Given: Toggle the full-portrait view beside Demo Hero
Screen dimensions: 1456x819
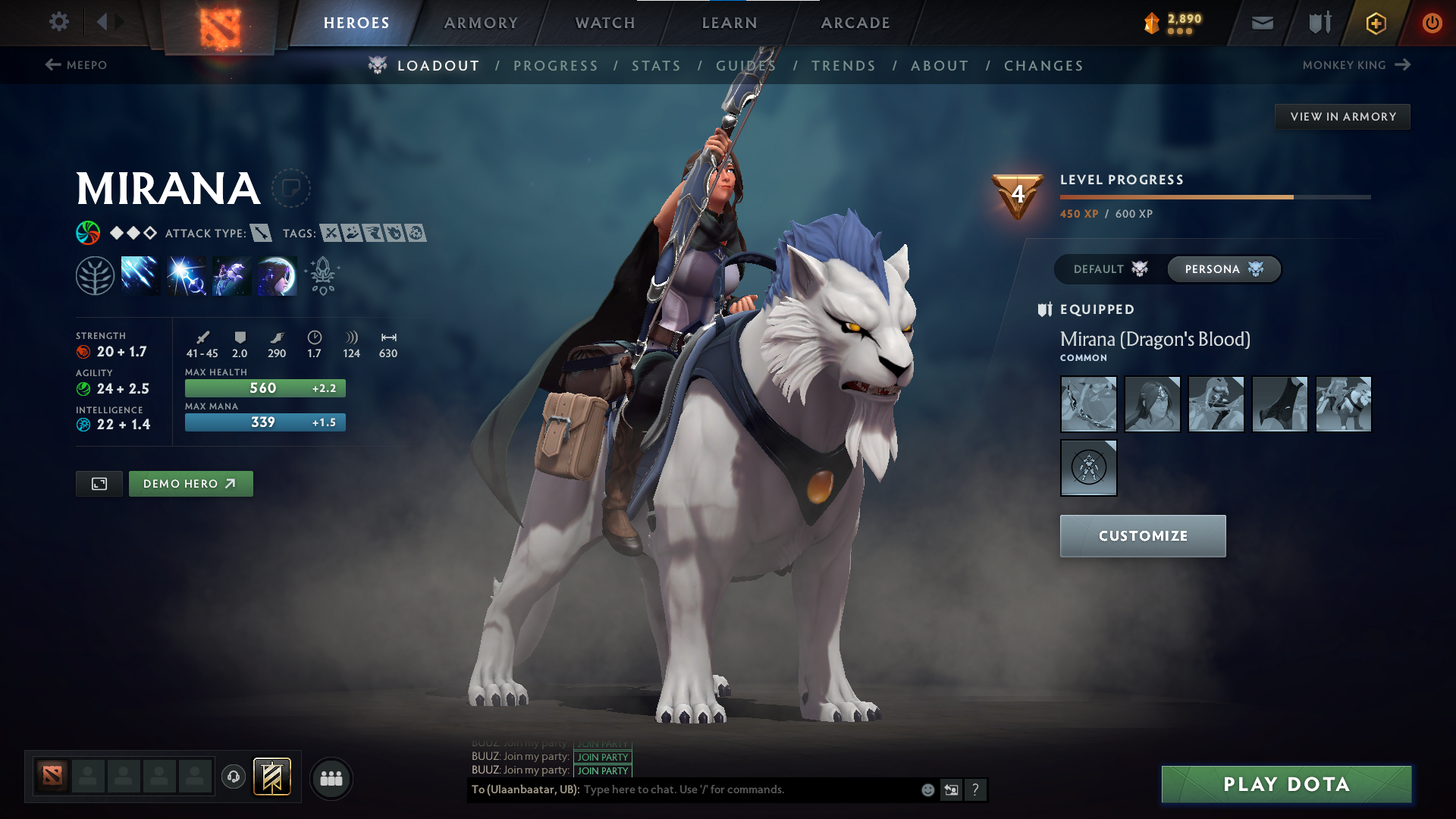Looking at the screenshot, I should click(x=99, y=483).
